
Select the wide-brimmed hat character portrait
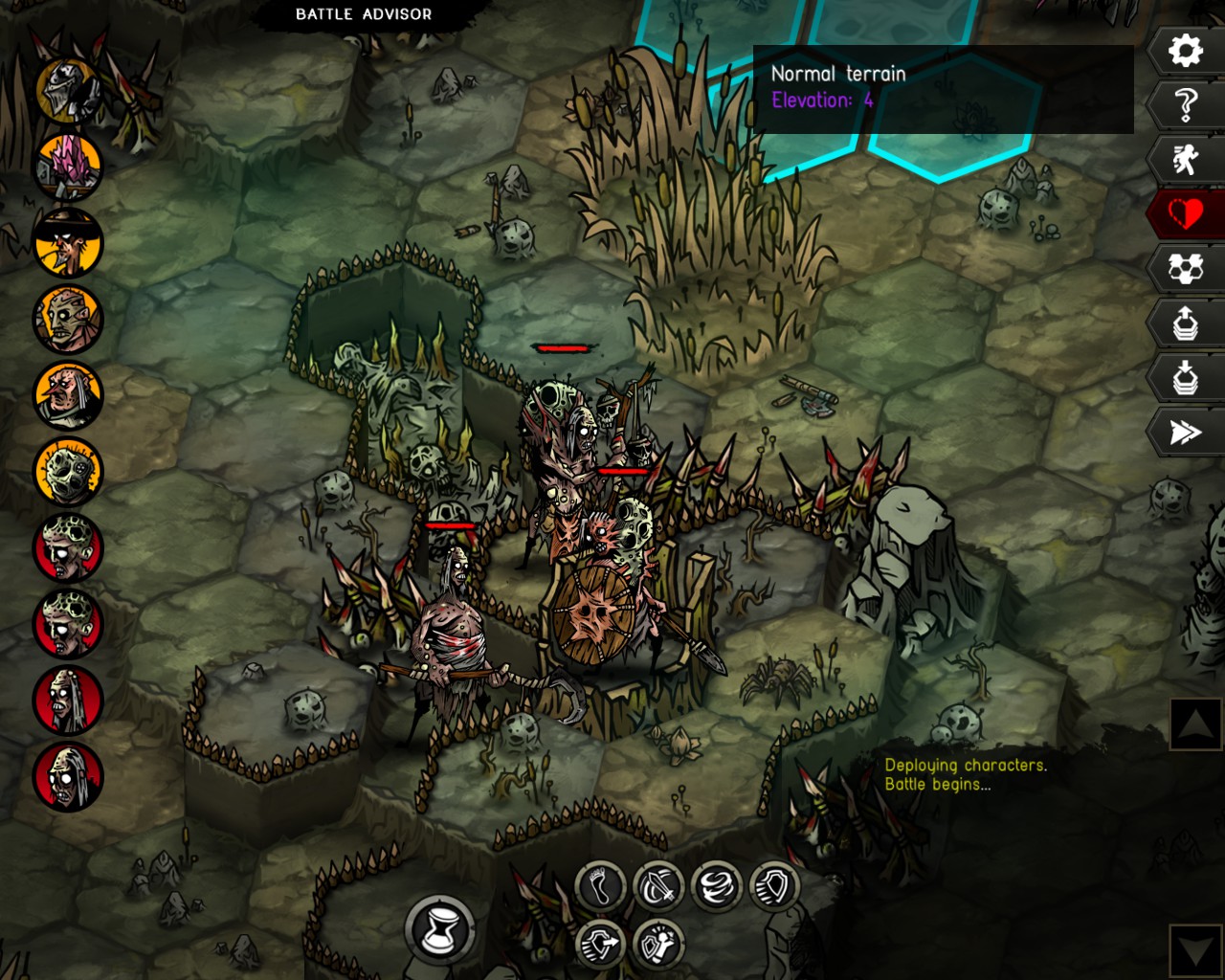coord(68,243)
